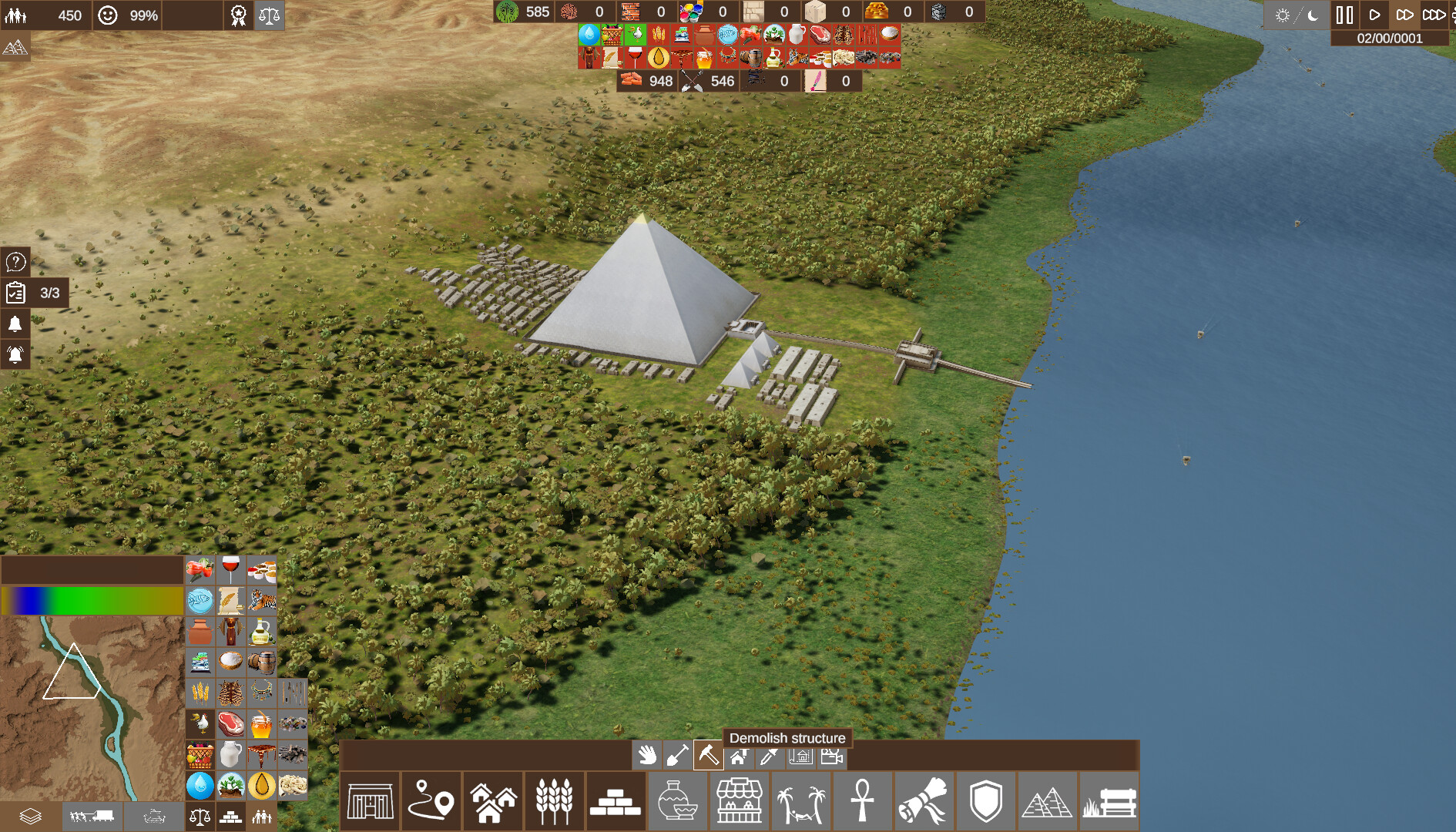Open the pyramid monuments build category
The width and height of the screenshot is (1456, 832).
(x=1048, y=801)
